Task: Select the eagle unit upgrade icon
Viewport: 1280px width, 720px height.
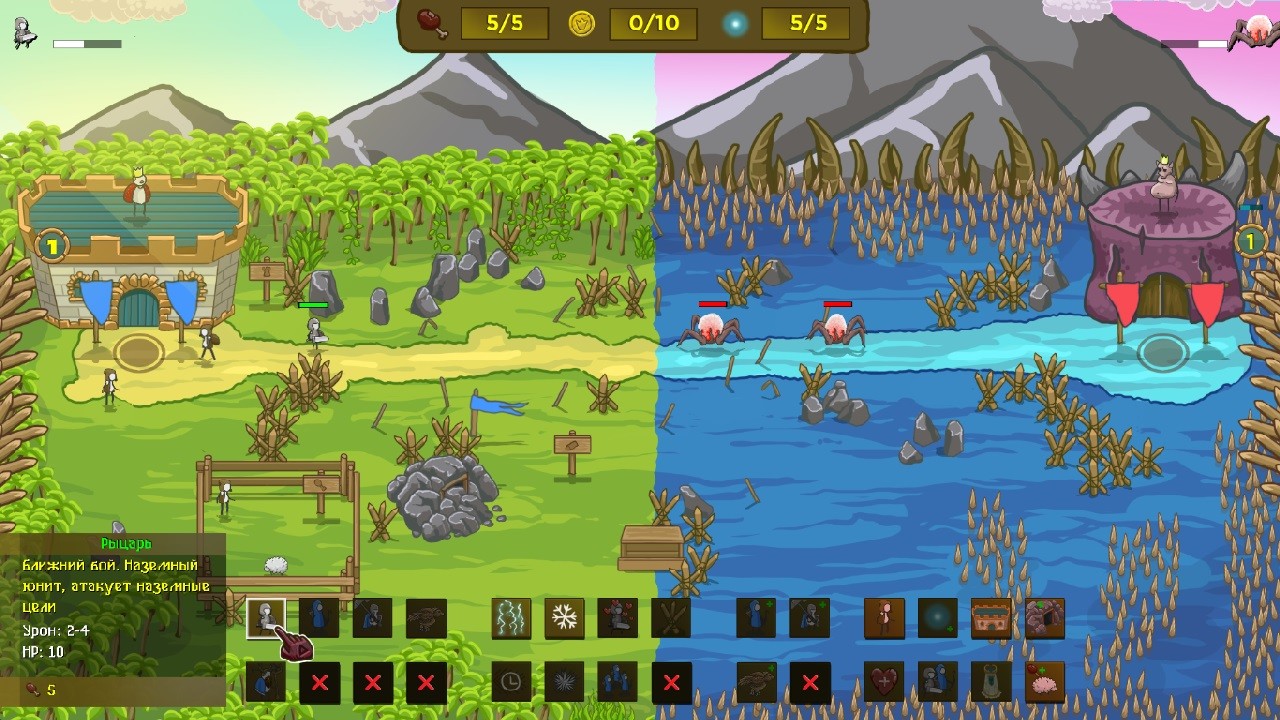Action: coord(755,683)
